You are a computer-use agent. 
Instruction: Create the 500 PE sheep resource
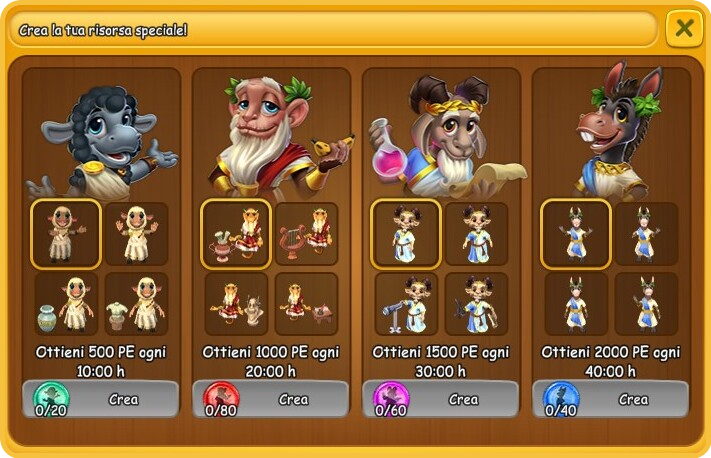(x=123, y=399)
